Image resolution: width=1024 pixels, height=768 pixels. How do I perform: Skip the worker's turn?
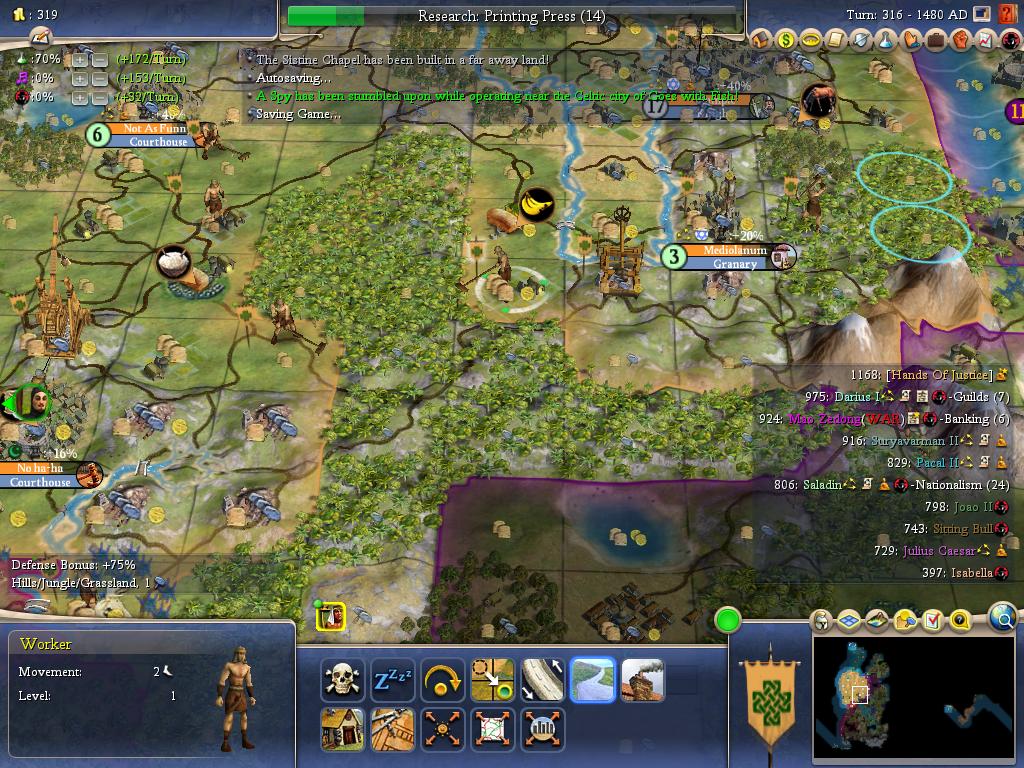pyautogui.click(x=443, y=680)
